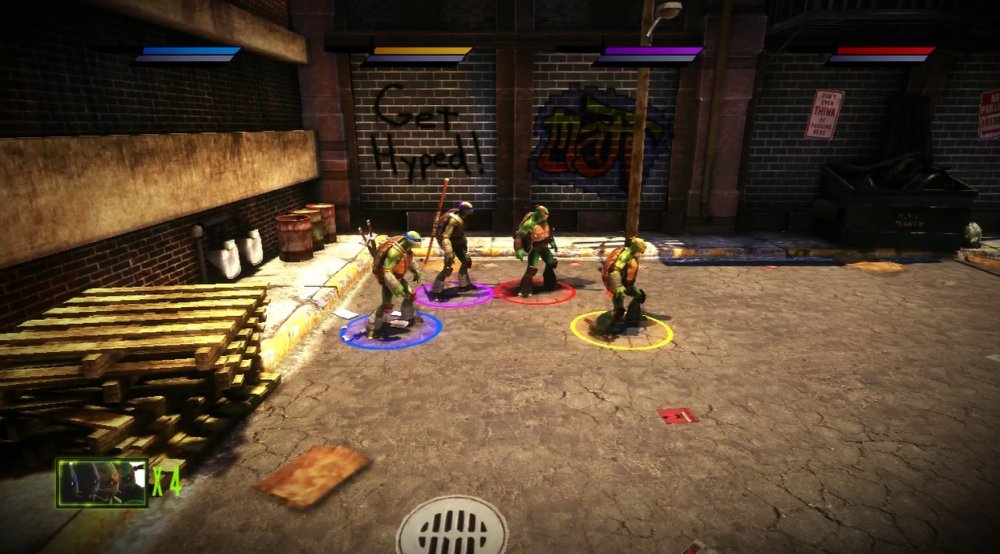Choose the turtle standing in the purple ring

453,248
